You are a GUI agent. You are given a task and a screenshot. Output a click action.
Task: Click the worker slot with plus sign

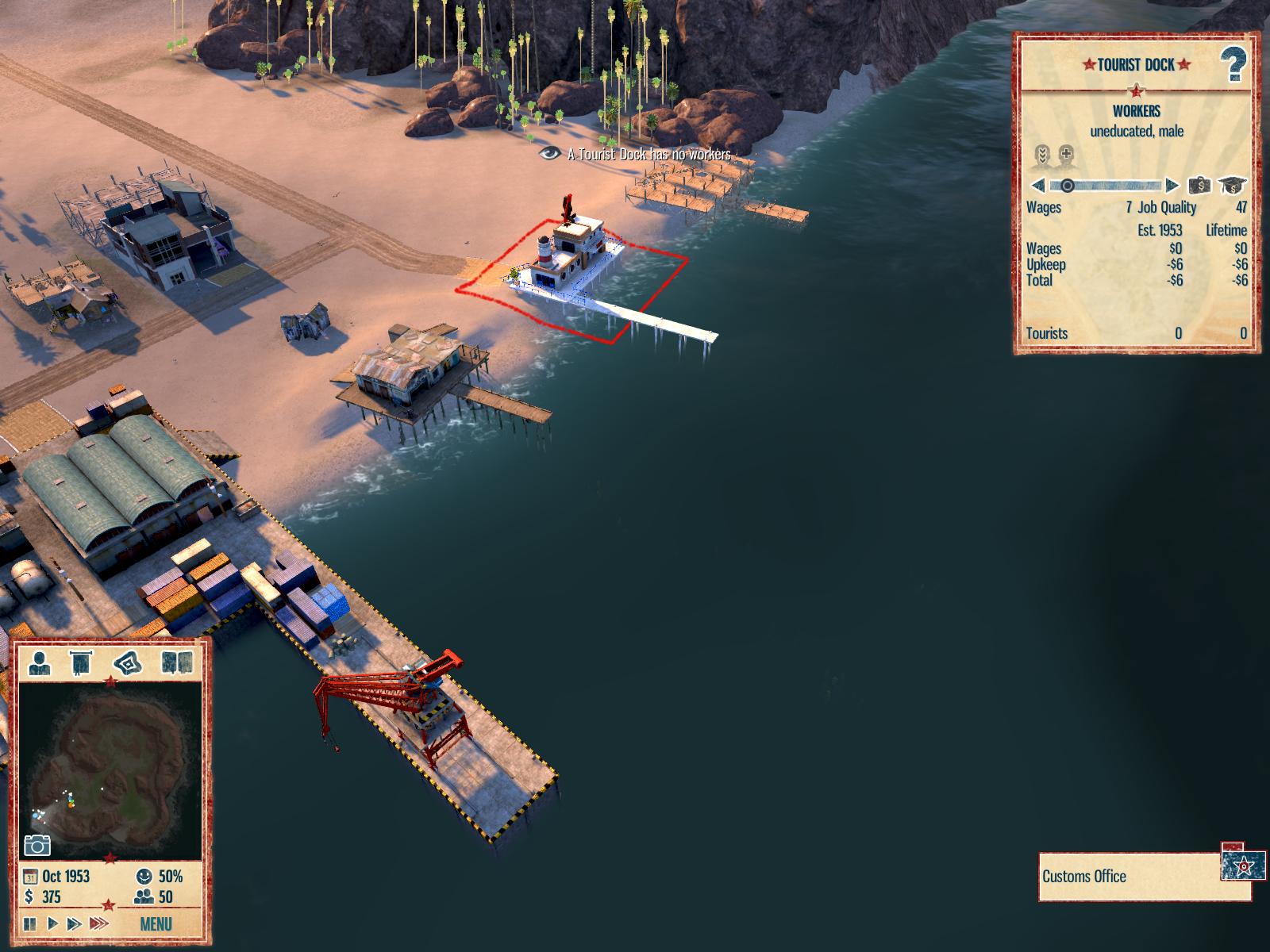point(1066,155)
